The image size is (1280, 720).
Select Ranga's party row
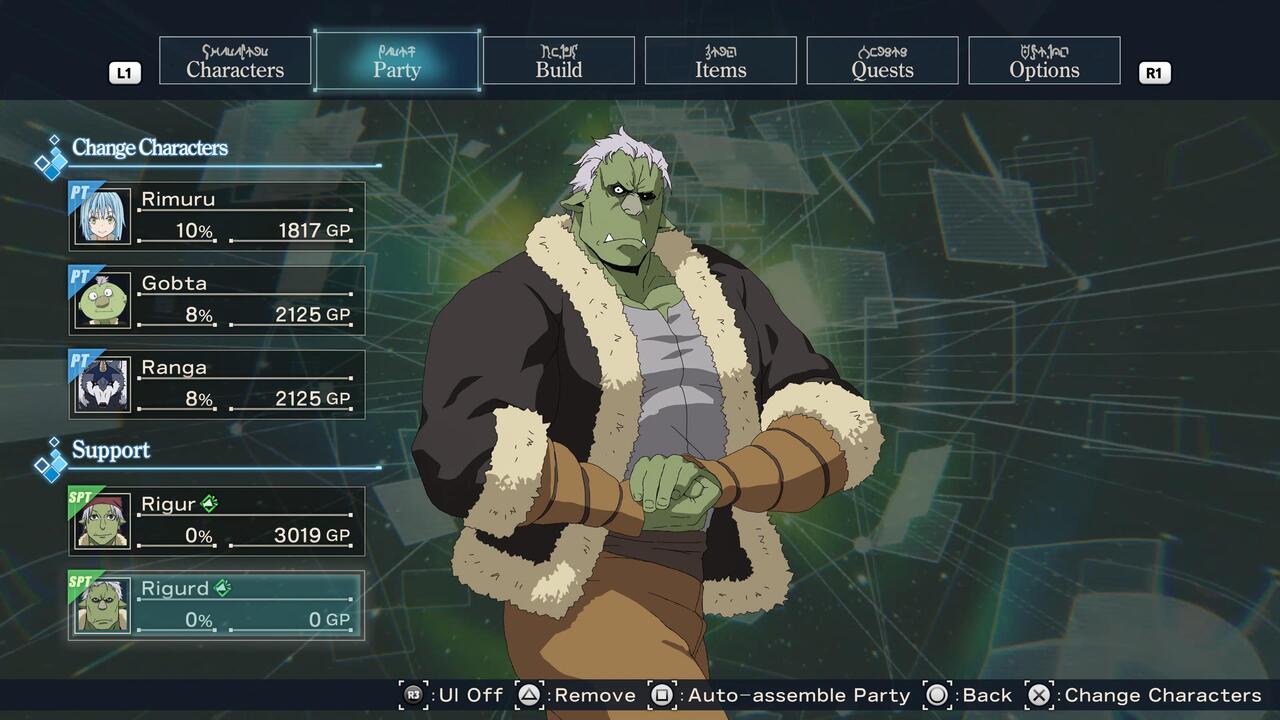point(217,384)
